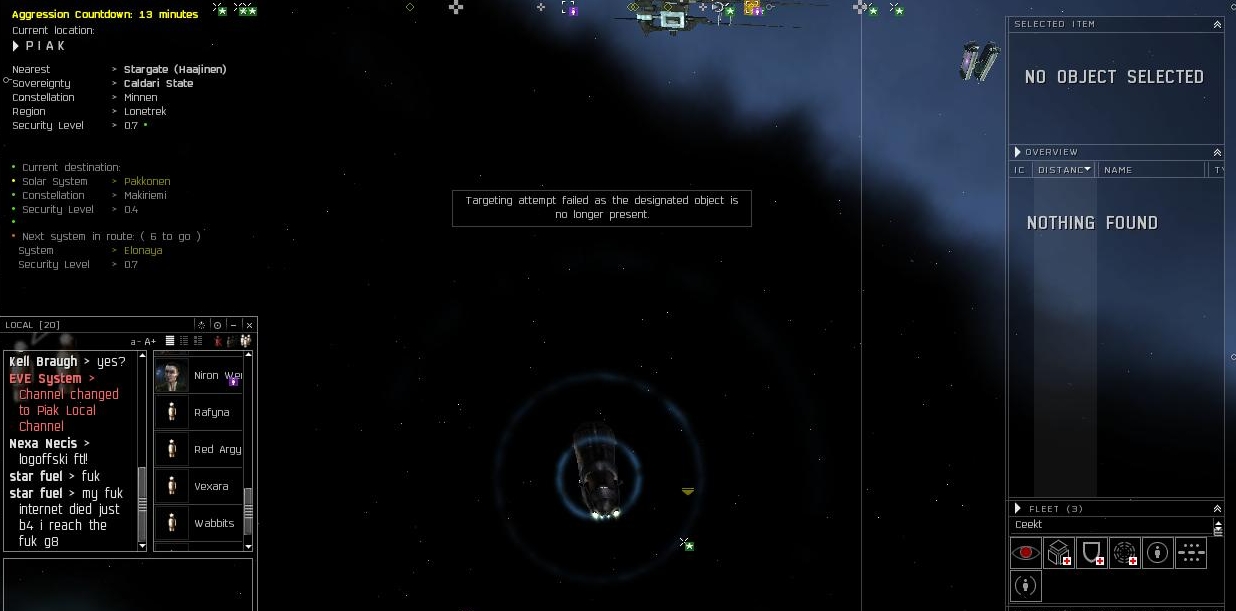Collapse the Selected Item panel
Viewport: 1236px width, 611px height.
1217,24
